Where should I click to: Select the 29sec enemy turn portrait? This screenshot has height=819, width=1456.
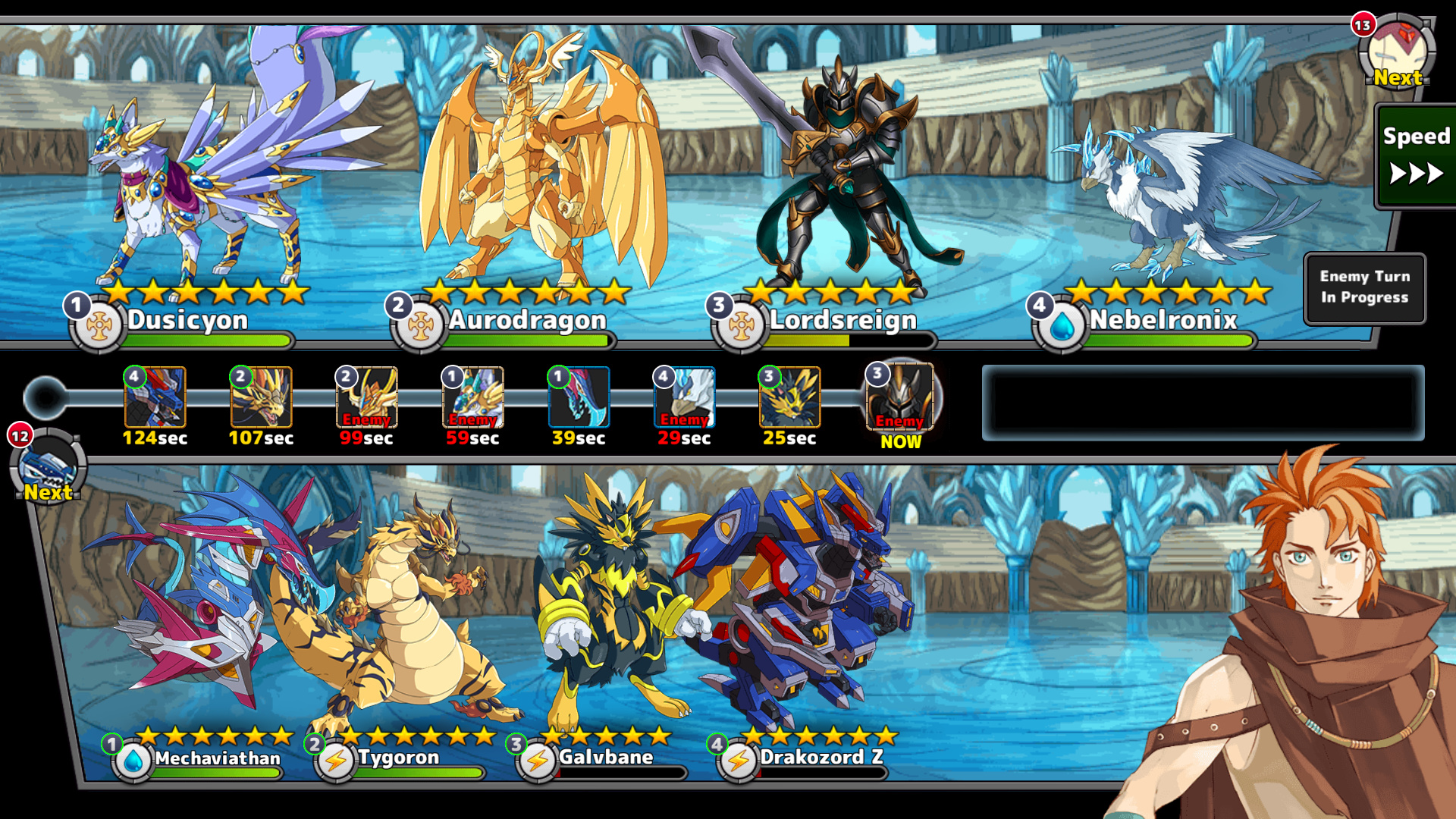pyautogui.click(x=684, y=397)
